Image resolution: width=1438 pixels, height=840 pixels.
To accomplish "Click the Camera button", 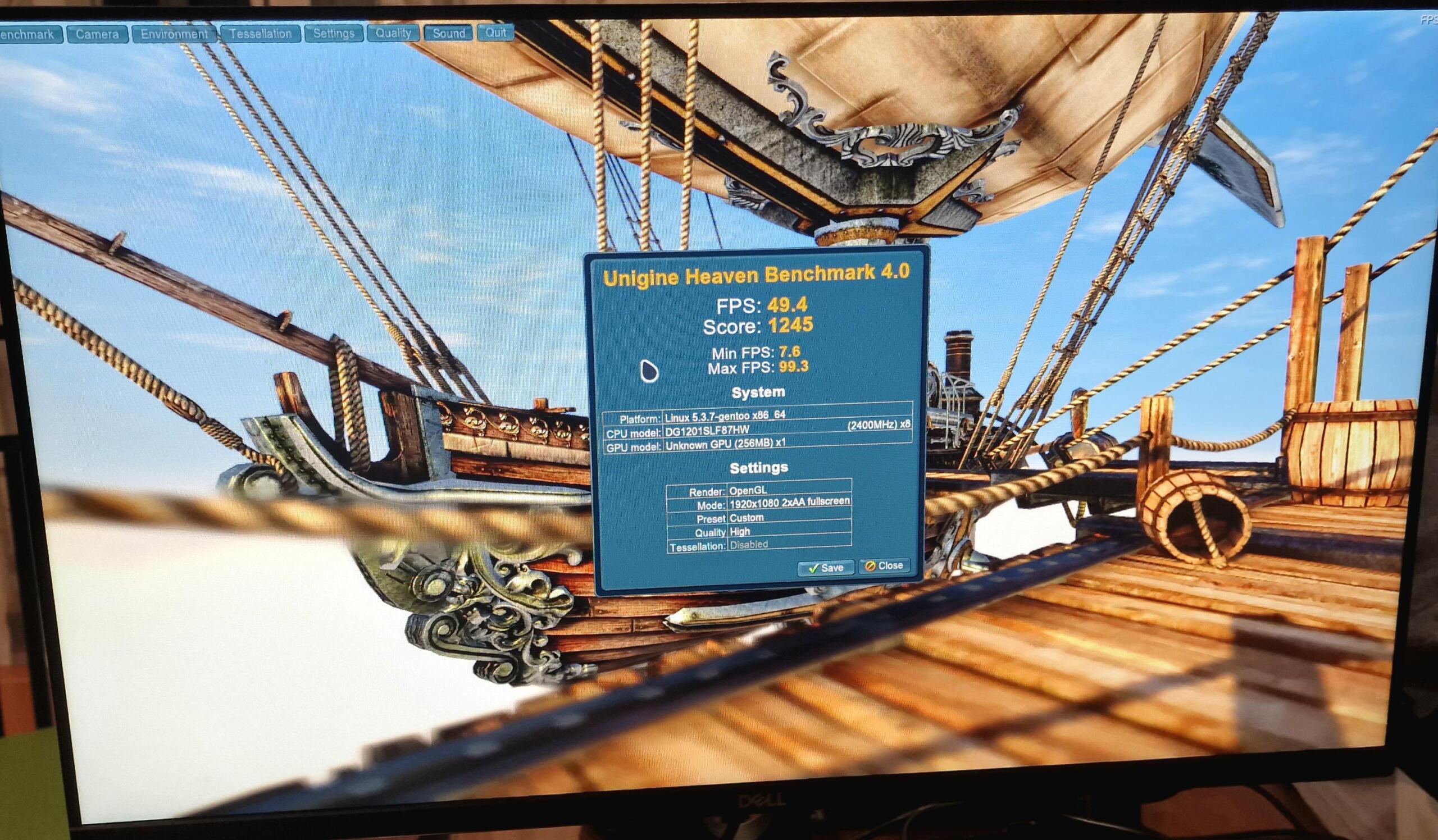I will click(x=97, y=34).
